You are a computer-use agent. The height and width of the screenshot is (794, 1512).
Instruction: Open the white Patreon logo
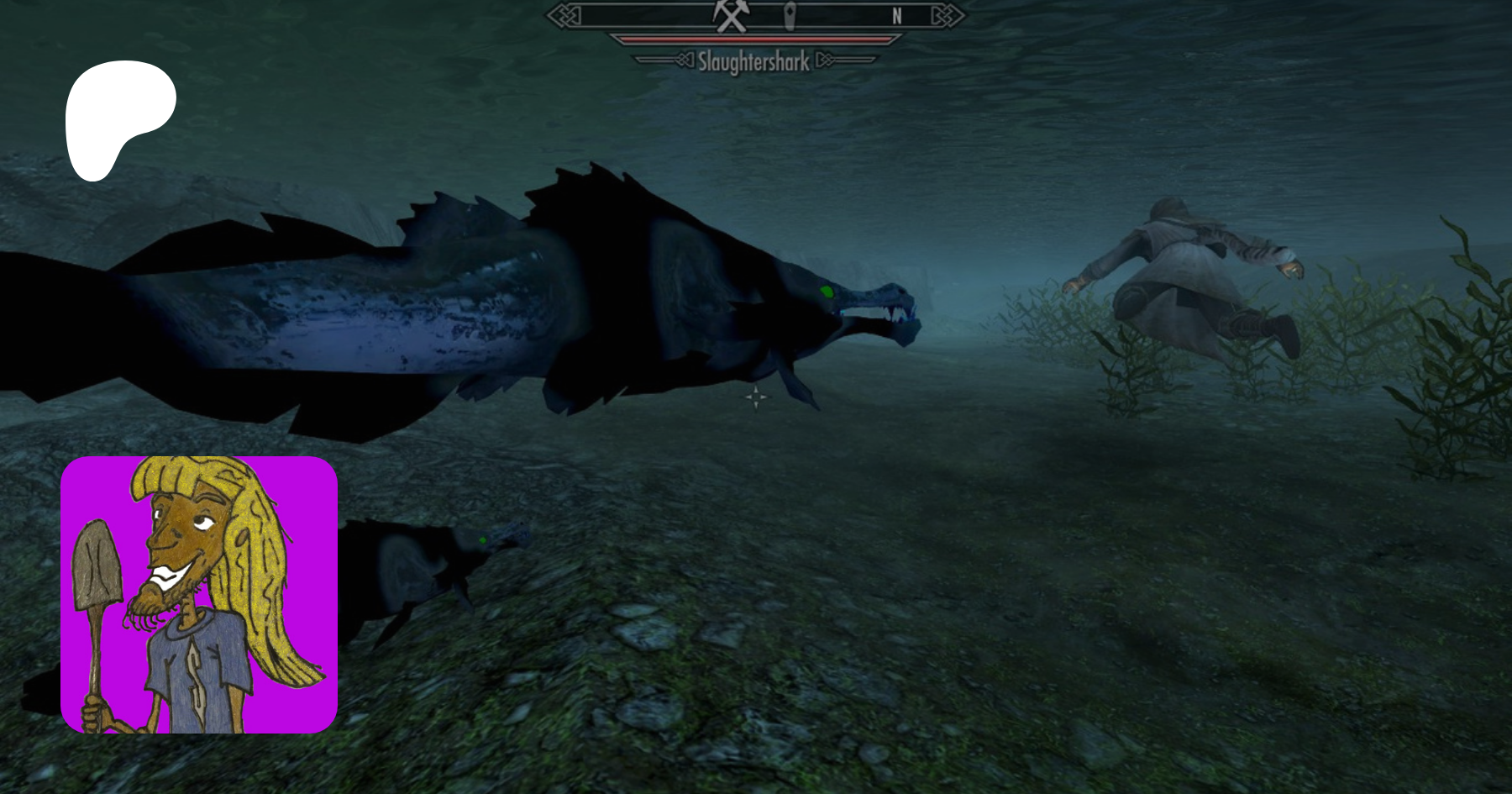tap(118, 118)
